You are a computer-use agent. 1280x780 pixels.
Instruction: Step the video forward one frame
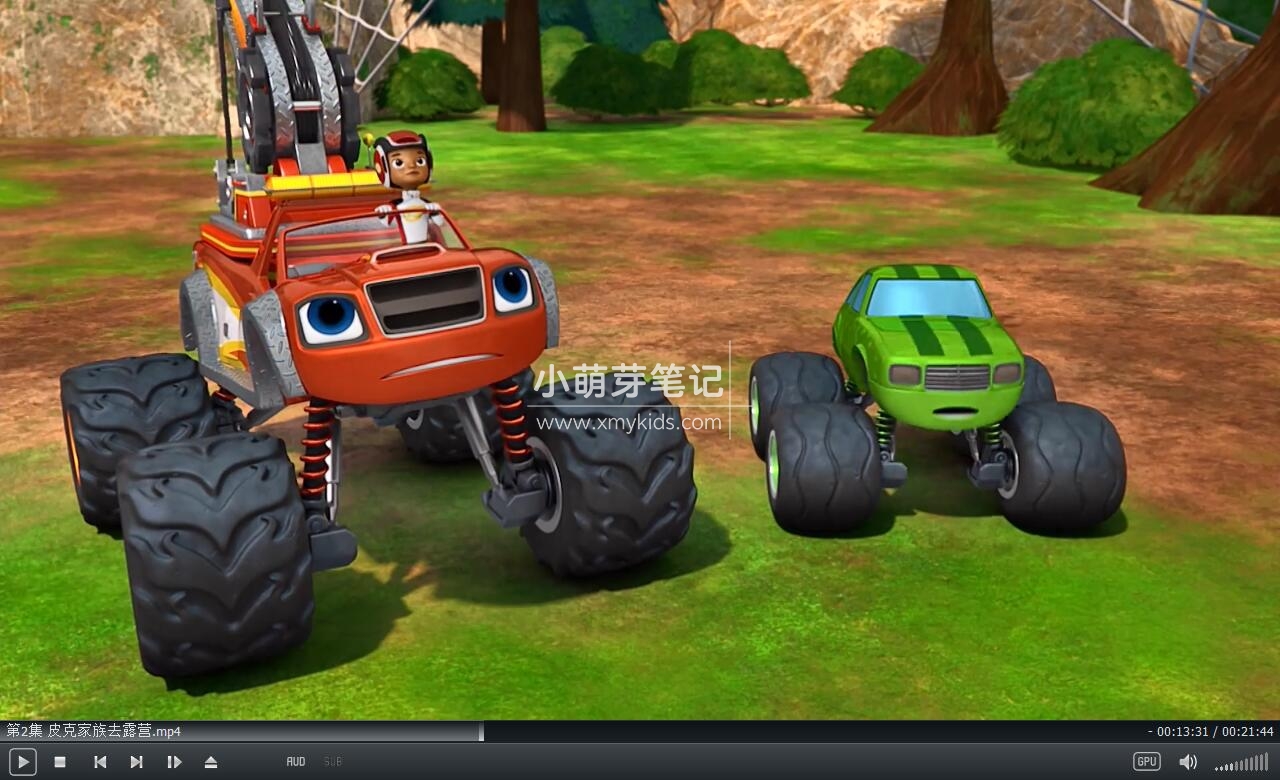[x=174, y=761]
